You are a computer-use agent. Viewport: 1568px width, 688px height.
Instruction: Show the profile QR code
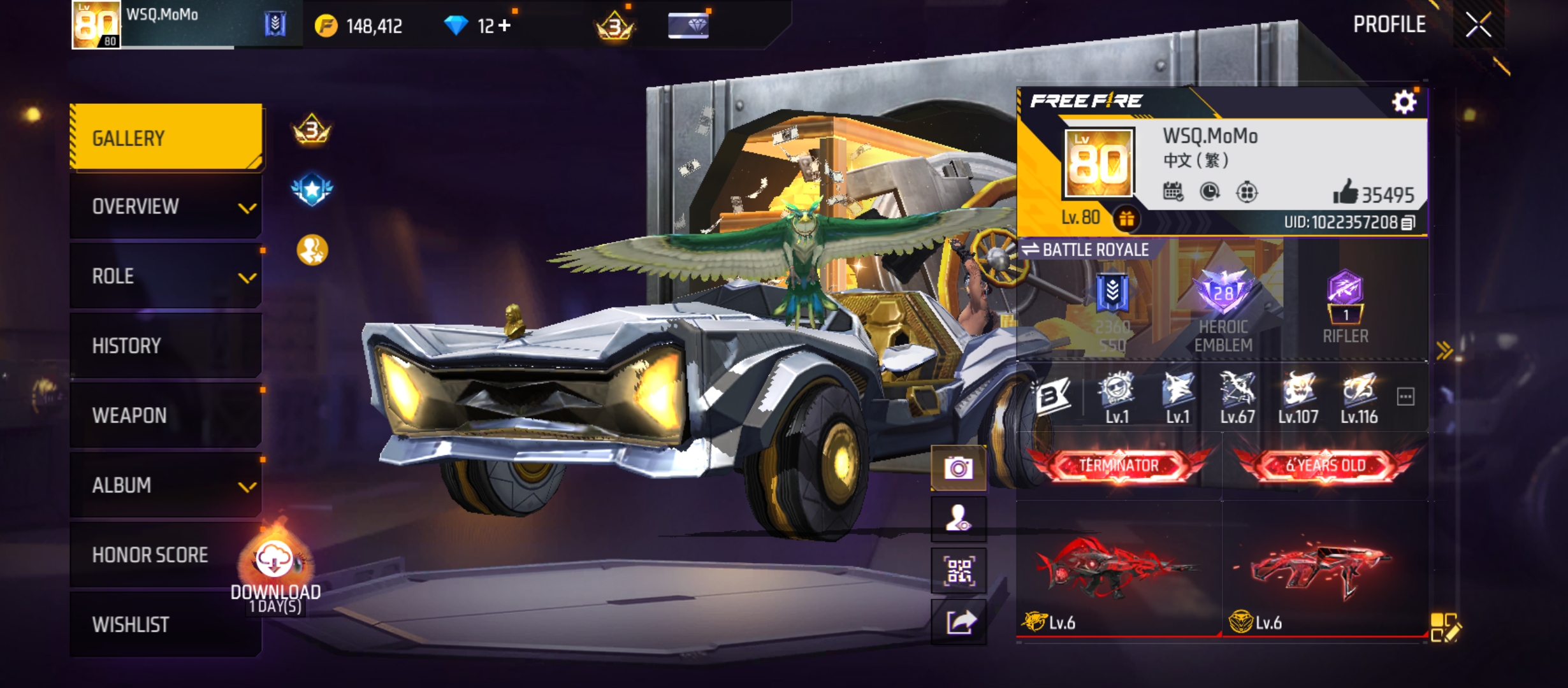click(958, 571)
